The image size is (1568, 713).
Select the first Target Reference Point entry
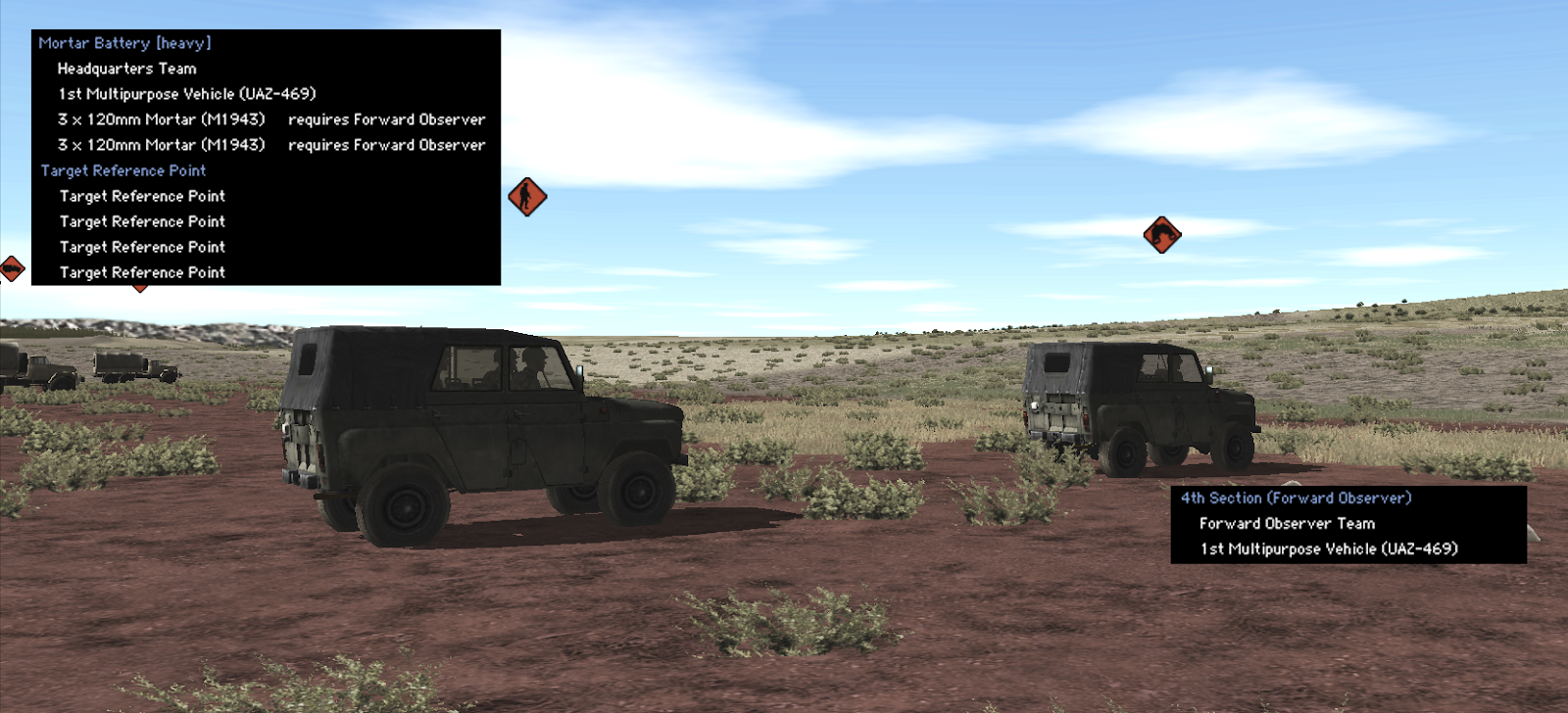(142, 196)
